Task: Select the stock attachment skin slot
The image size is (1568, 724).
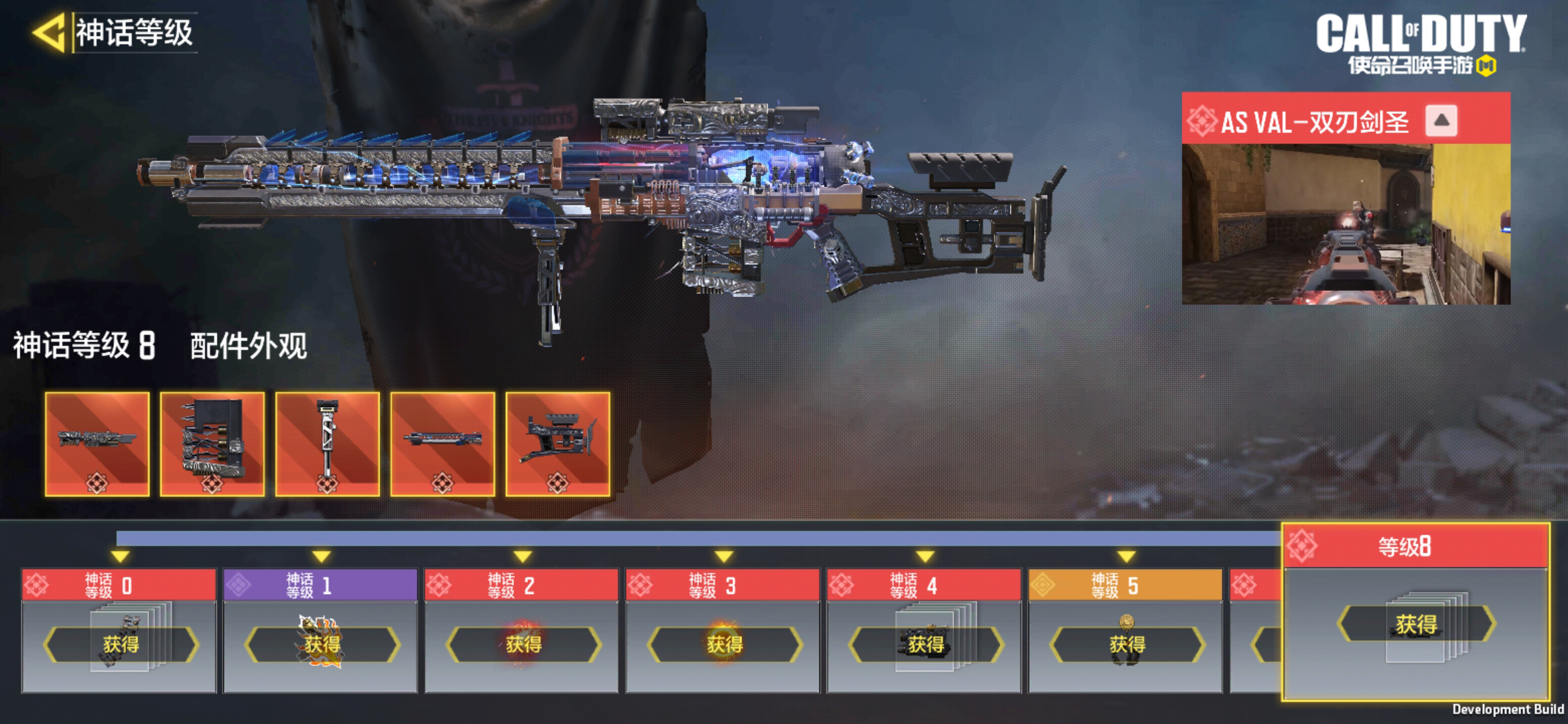Action: coord(558,444)
